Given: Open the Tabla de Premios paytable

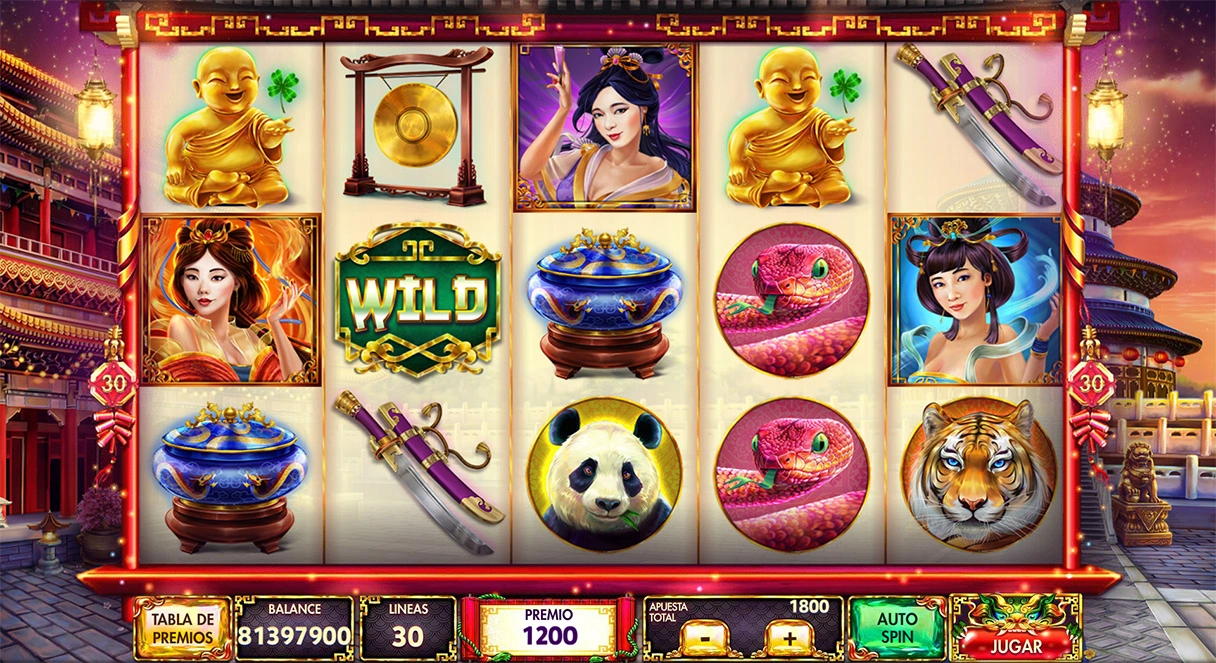Looking at the screenshot, I should coord(182,628).
